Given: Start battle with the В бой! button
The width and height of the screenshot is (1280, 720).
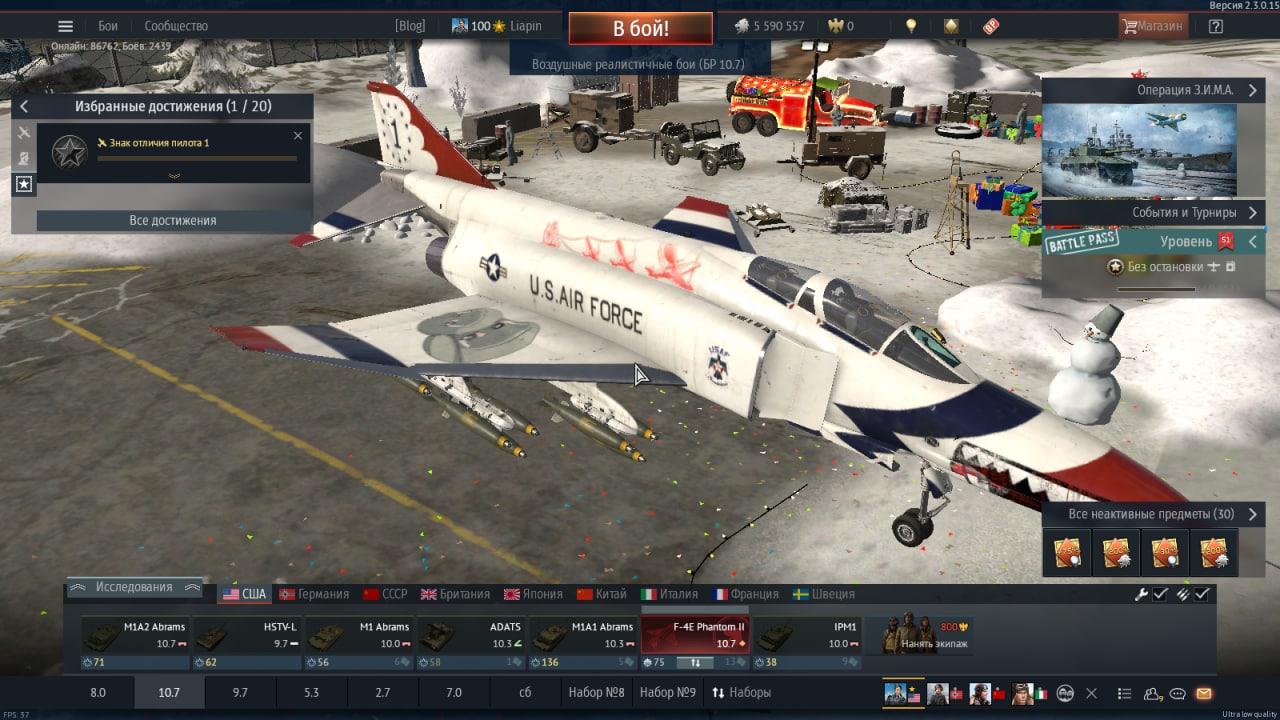Looking at the screenshot, I should [640, 28].
